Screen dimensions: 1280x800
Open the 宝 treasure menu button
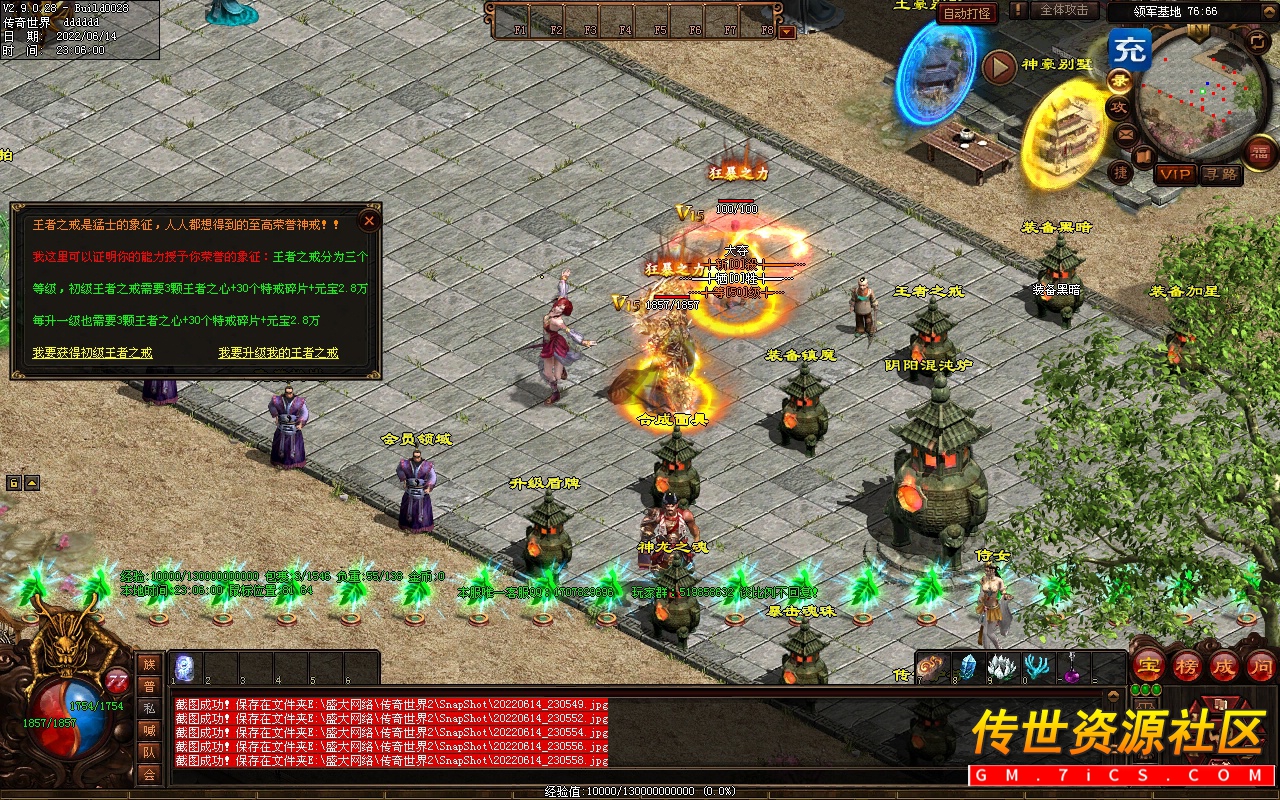click(x=1148, y=666)
